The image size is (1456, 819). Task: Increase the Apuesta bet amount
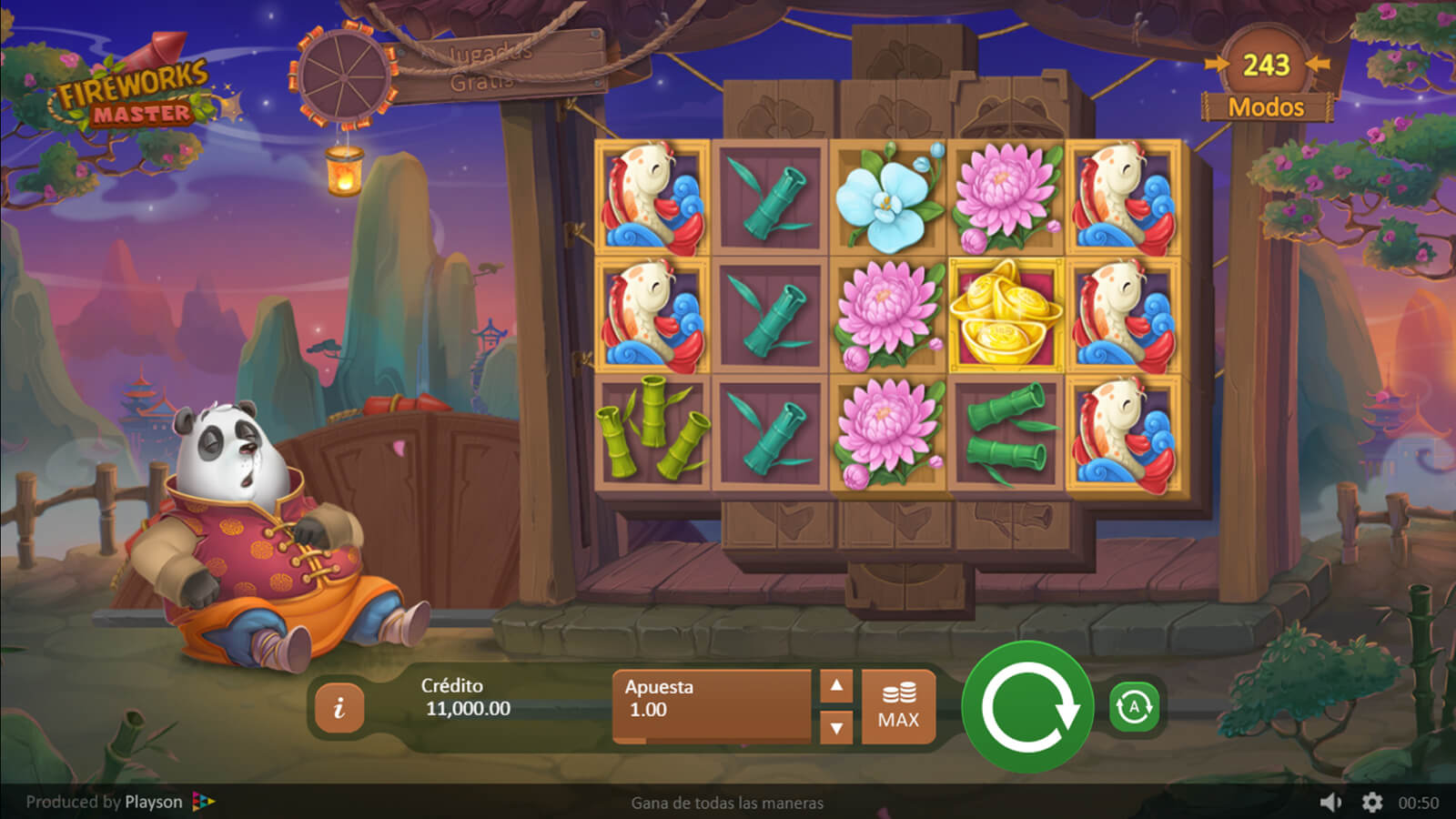coord(836,686)
